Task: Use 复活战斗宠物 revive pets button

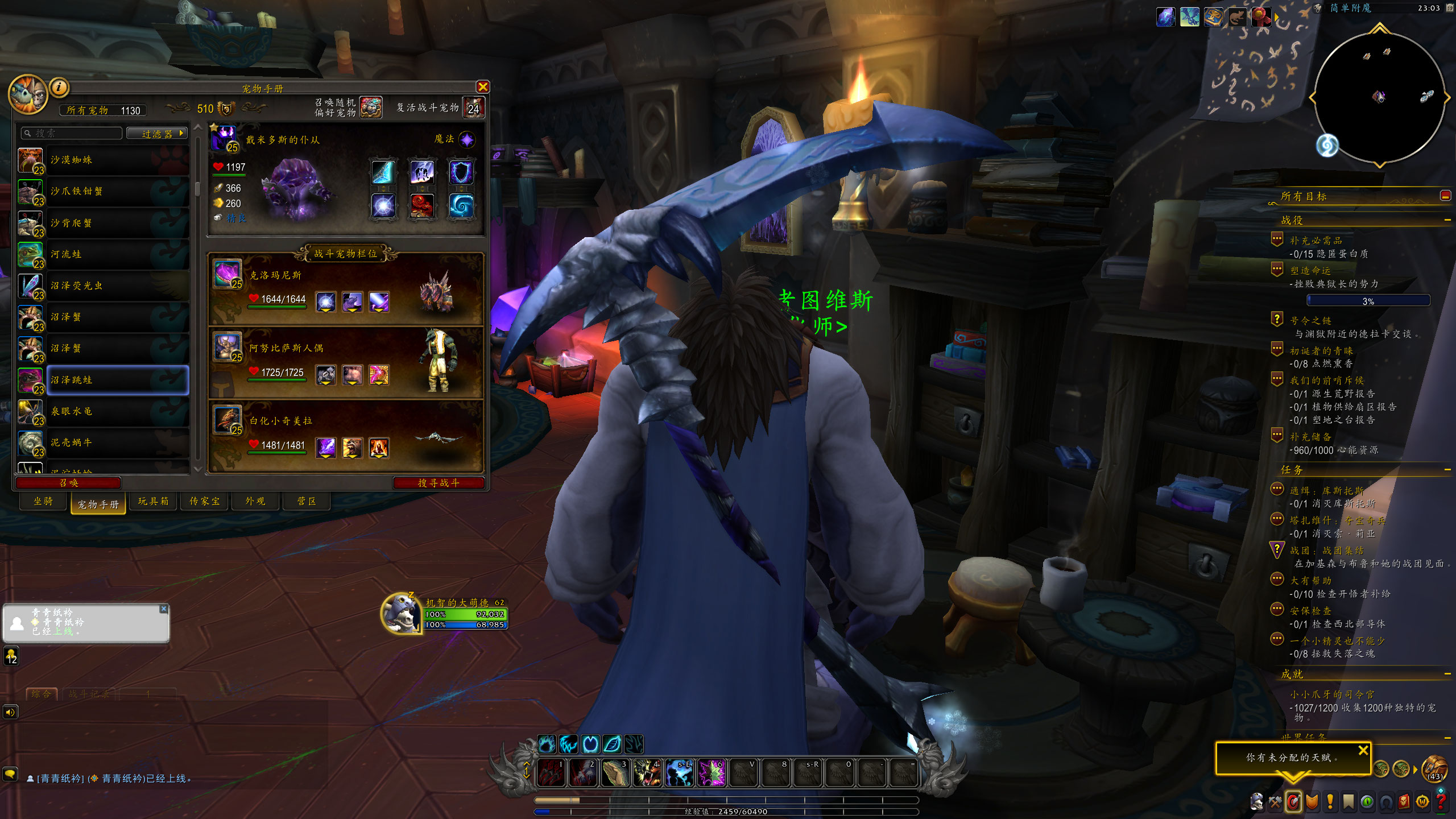Action: 473,107
